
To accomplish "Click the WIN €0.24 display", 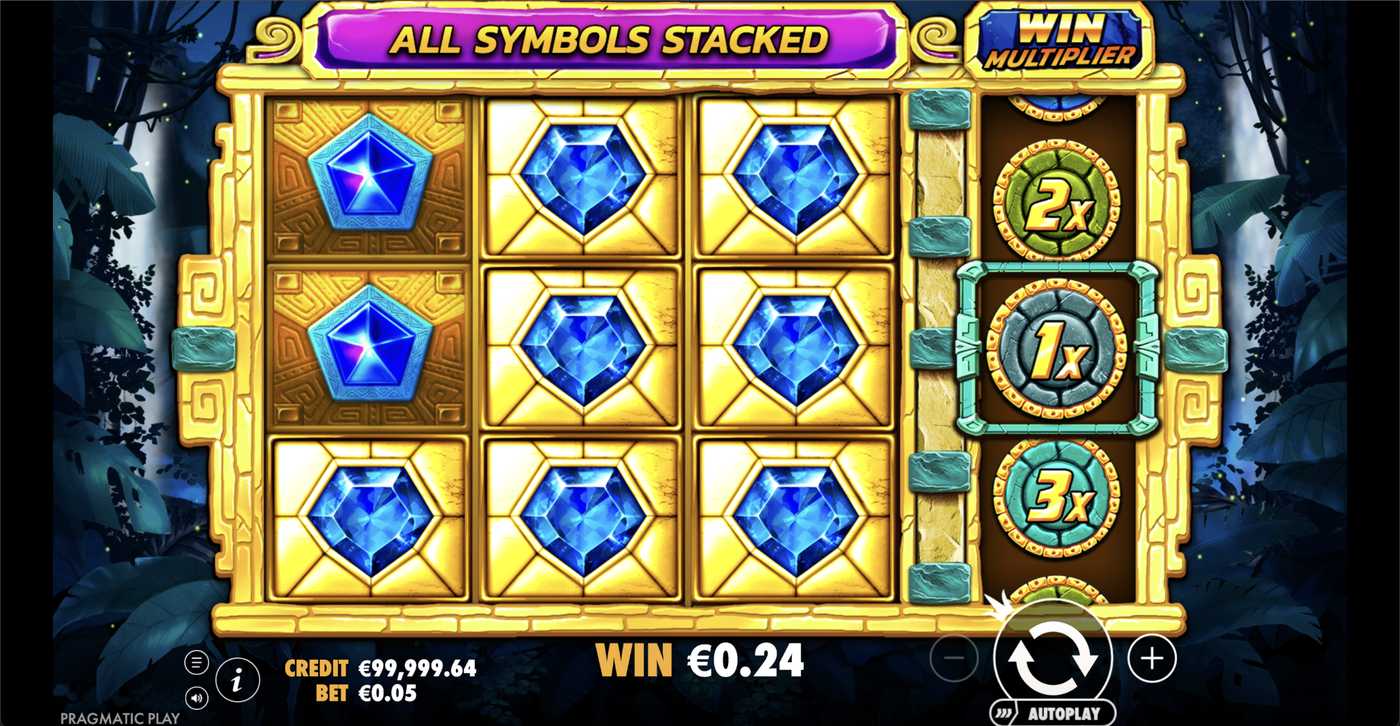I will point(699,659).
